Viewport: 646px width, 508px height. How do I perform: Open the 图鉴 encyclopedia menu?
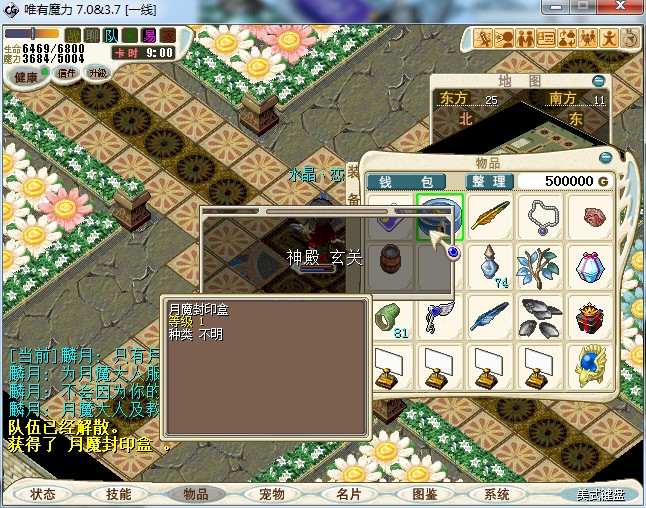point(424,494)
